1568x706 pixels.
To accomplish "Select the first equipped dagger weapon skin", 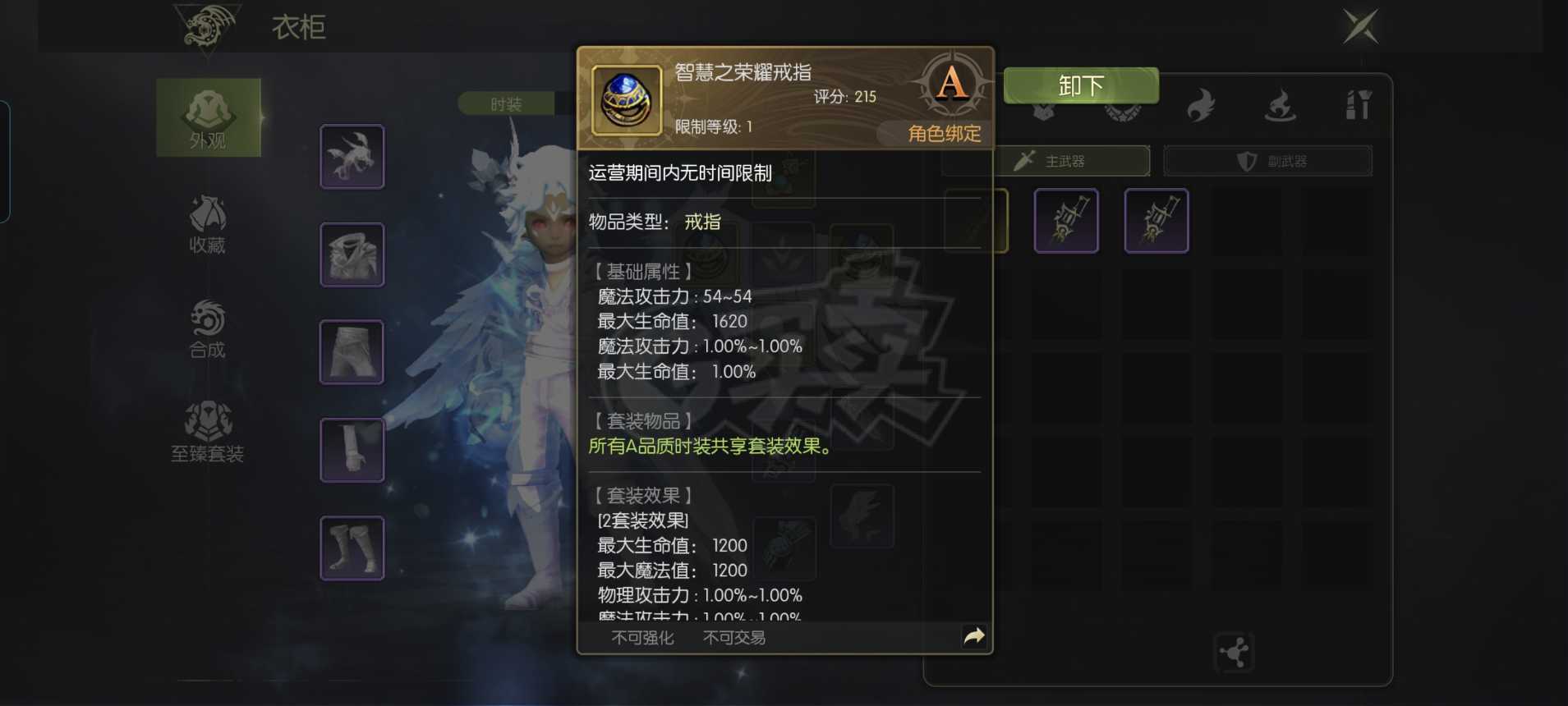I will 1066,220.
